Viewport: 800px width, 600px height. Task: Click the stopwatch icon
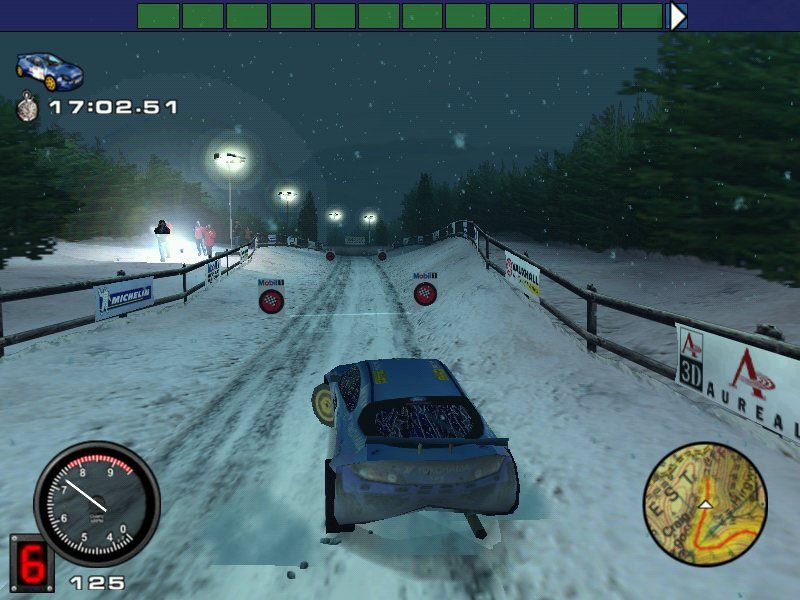[x=28, y=105]
